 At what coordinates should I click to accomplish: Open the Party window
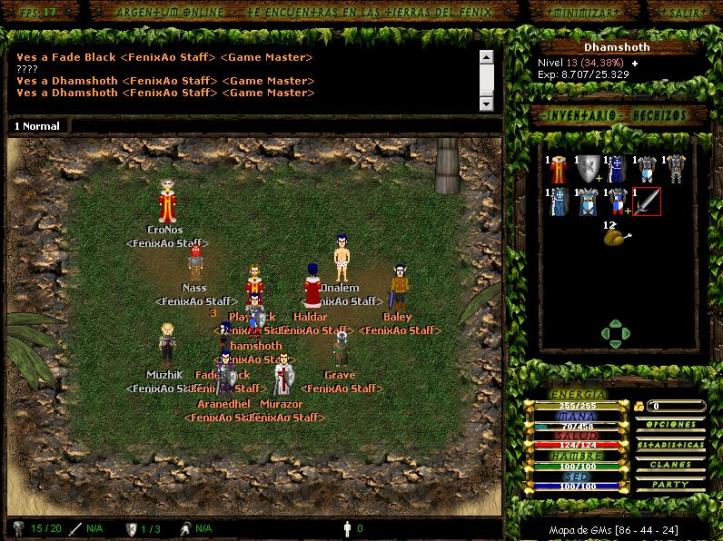pyautogui.click(x=670, y=485)
